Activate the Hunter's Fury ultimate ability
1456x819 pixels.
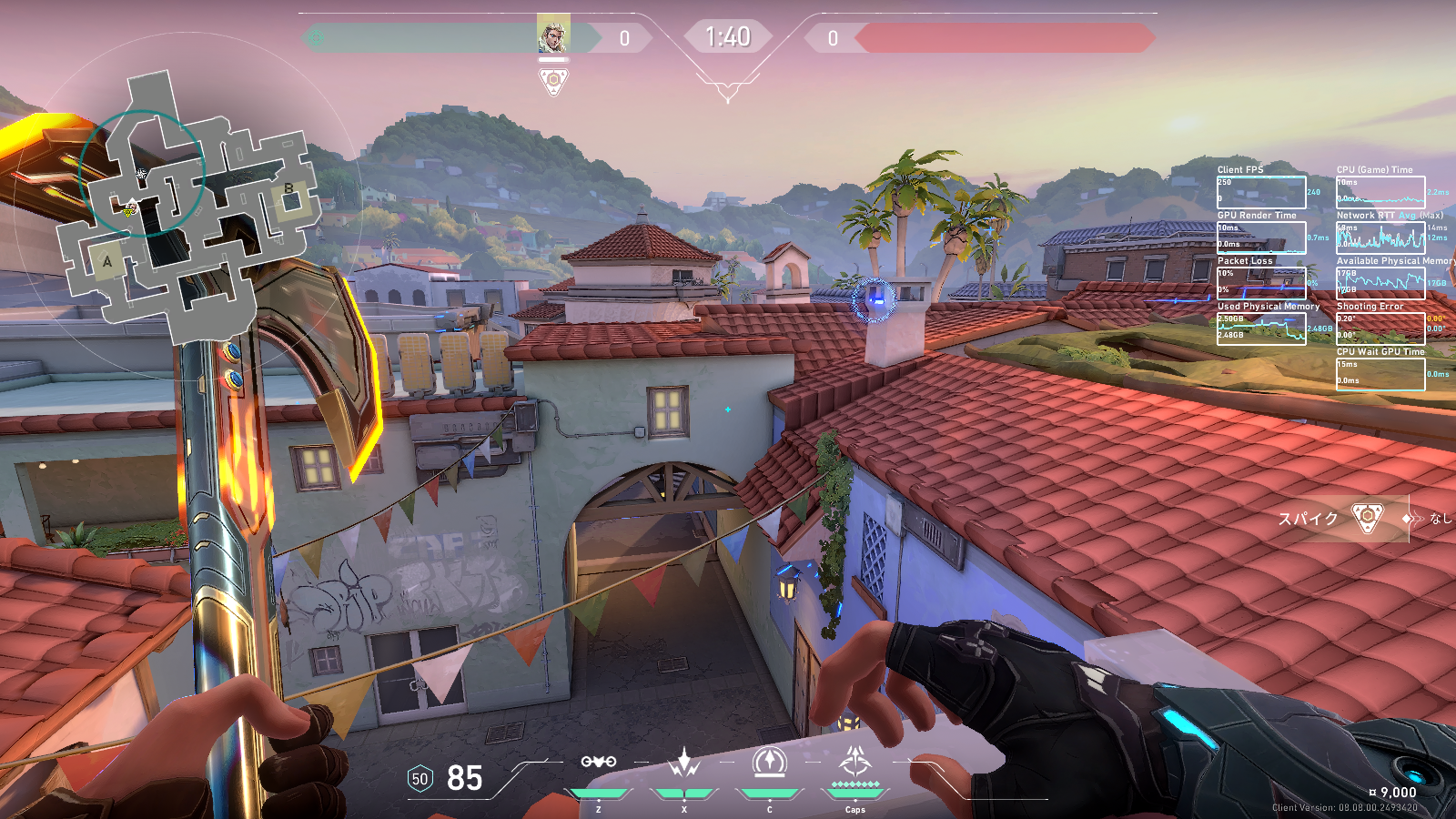[x=855, y=763]
